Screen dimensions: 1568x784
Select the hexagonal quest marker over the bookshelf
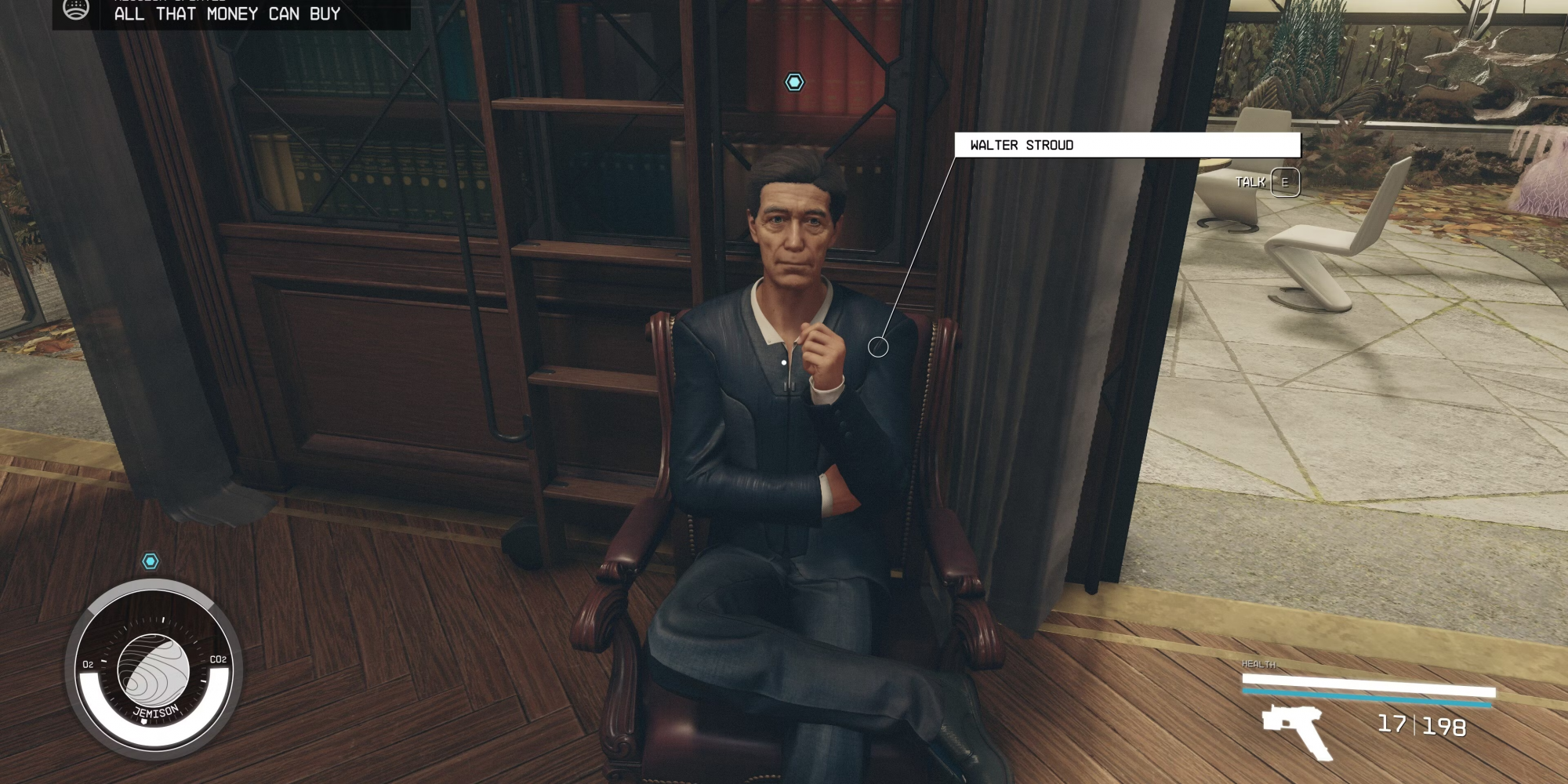[x=794, y=82]
